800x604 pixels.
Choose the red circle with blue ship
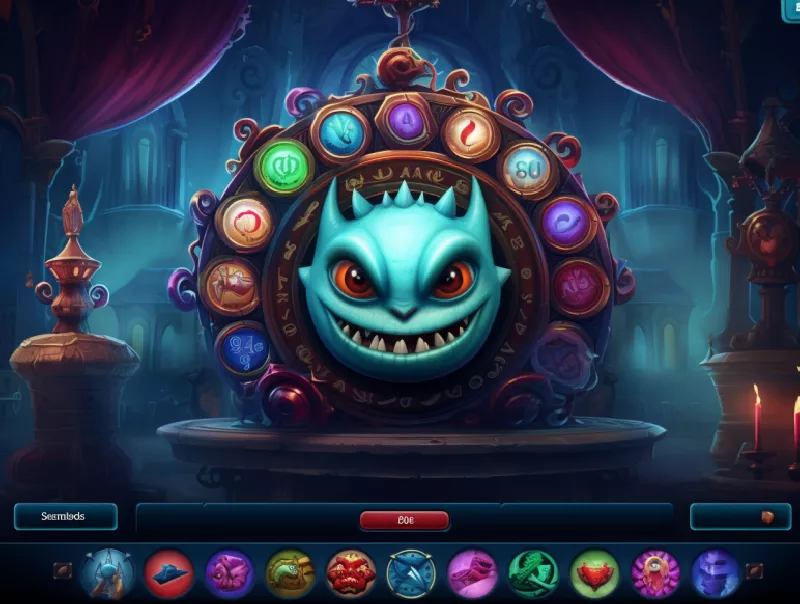[x=169, y=574]
